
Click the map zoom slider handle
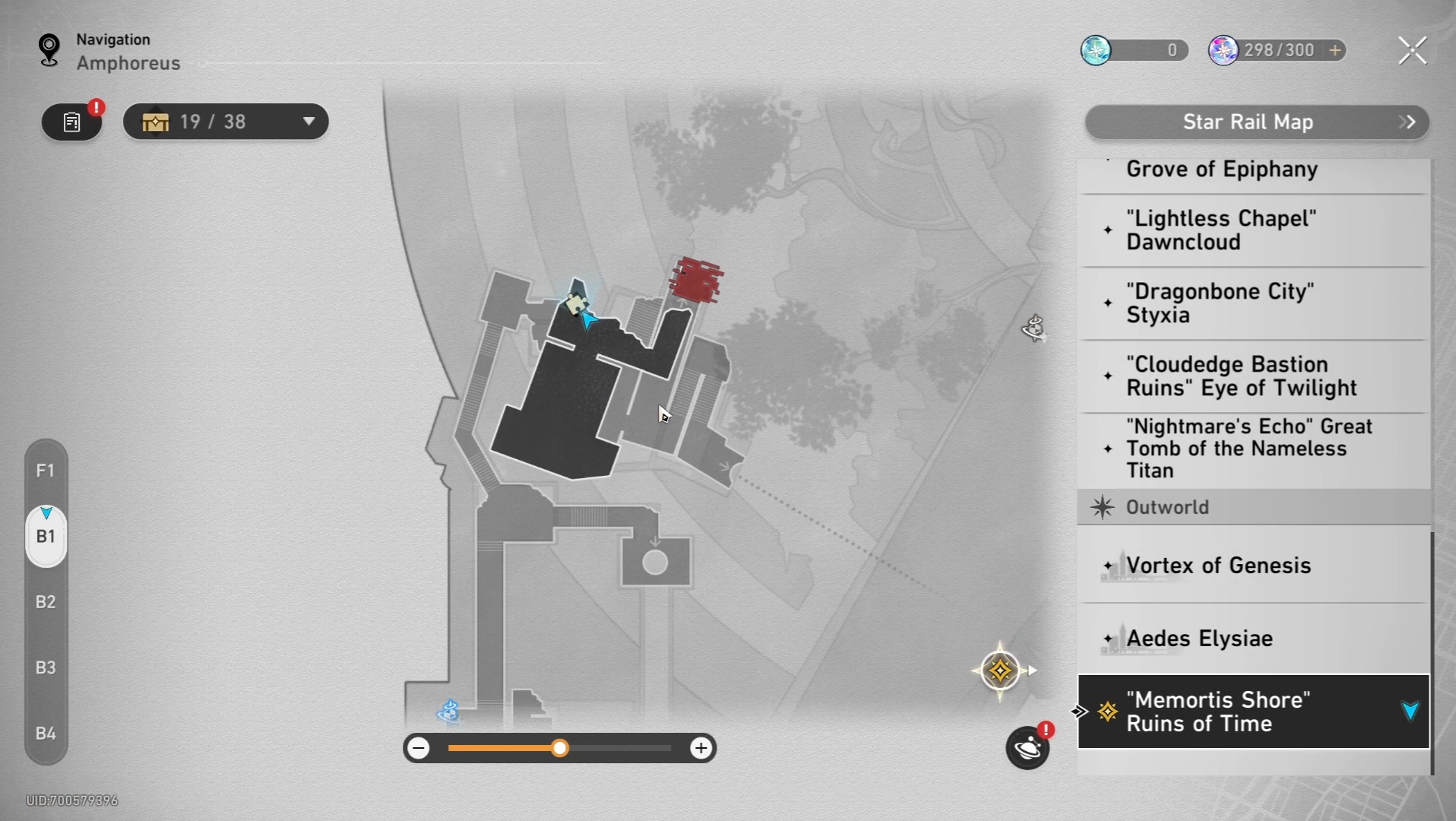[x=560, y=749]
